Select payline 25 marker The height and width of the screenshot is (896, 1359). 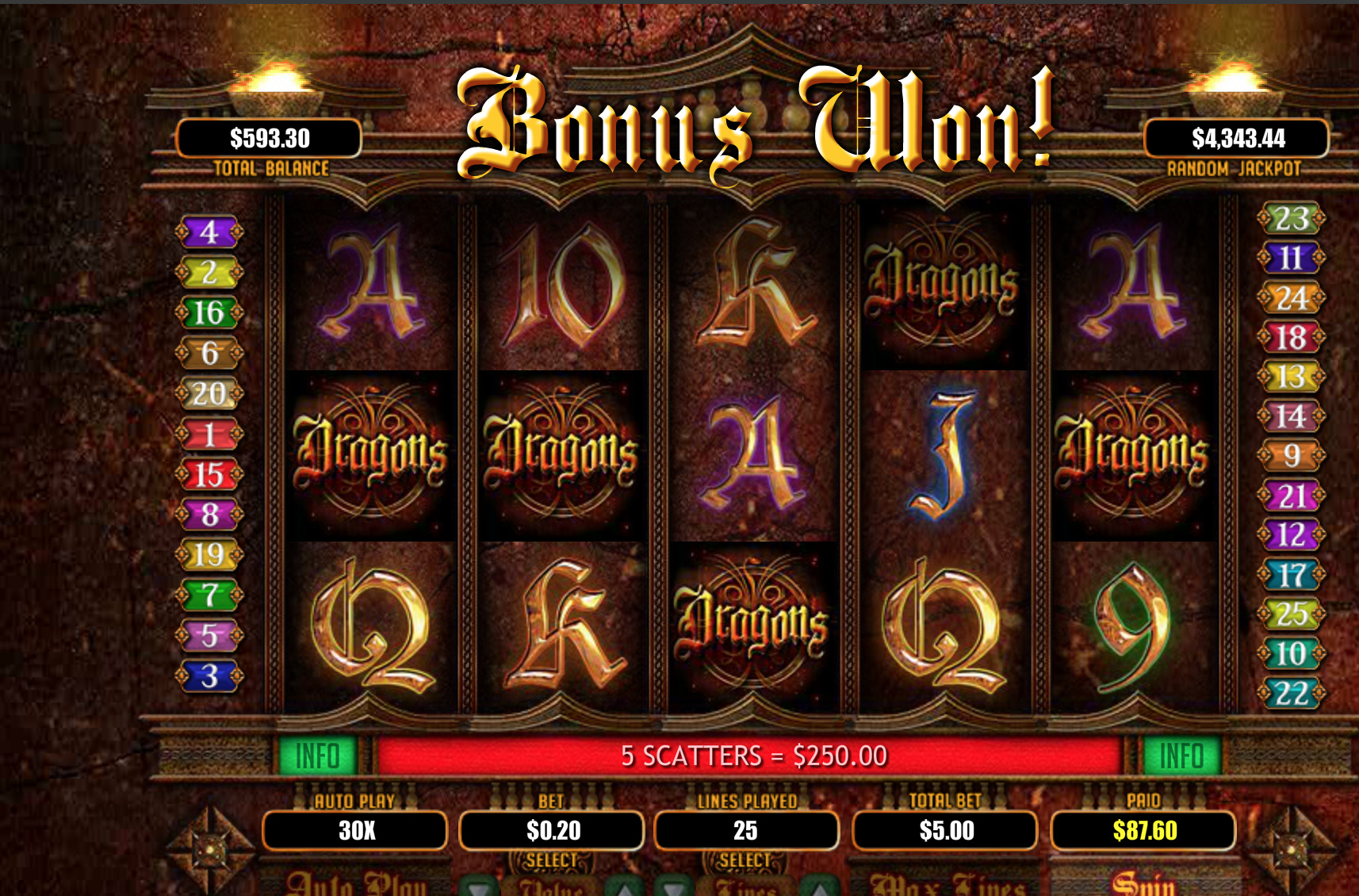coord(1292,613)
